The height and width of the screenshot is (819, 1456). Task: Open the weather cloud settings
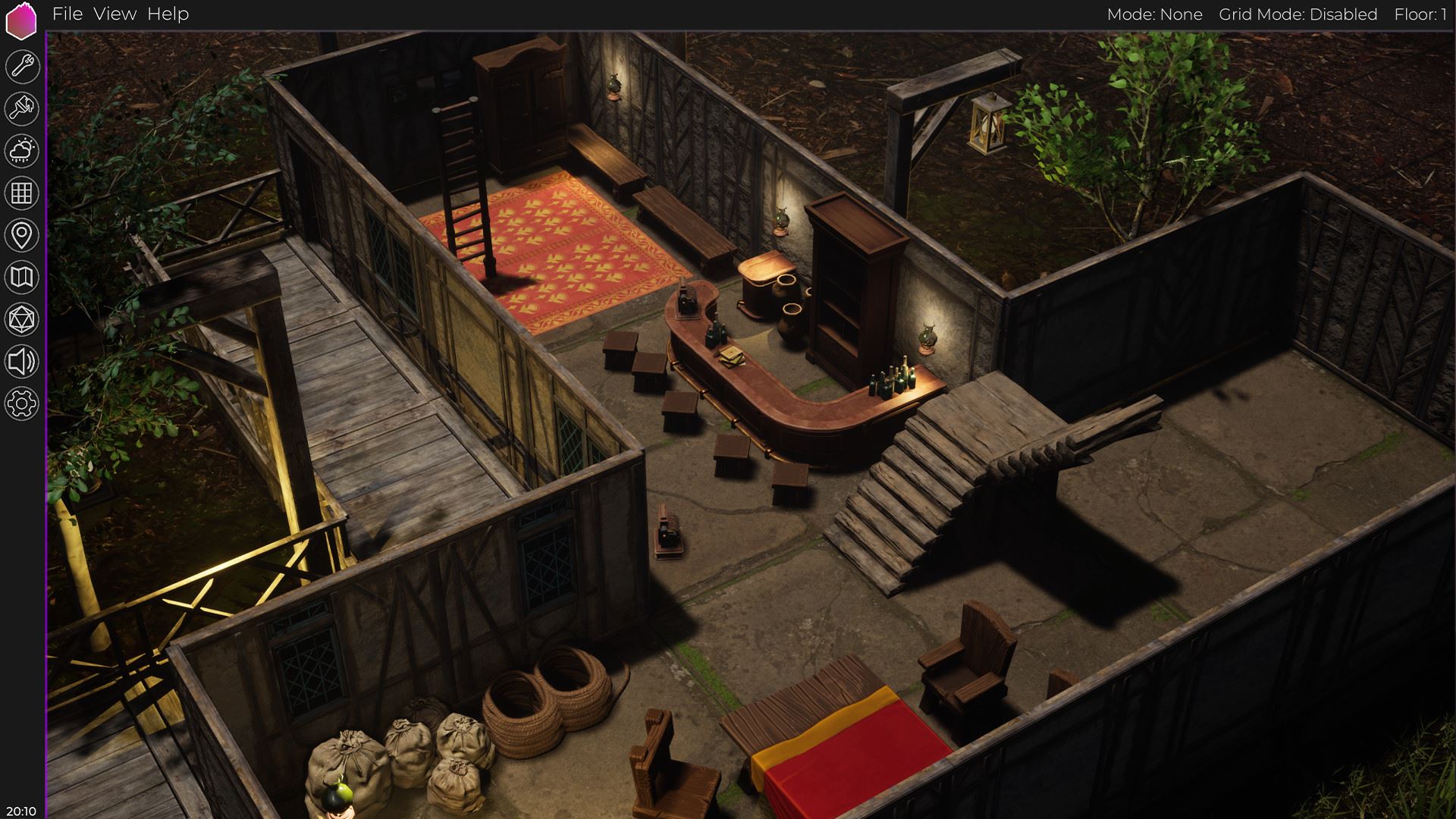(x=22, y=151)
